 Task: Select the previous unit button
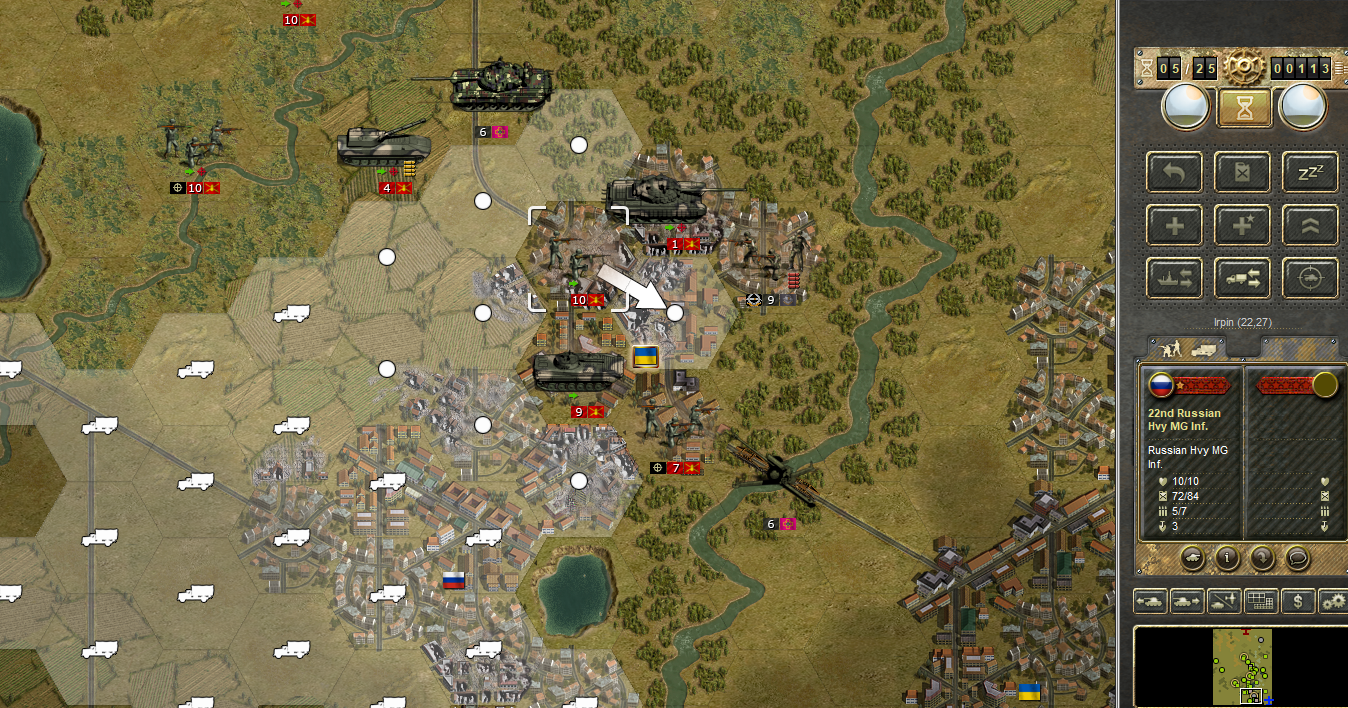click(x=1150, y=601)
